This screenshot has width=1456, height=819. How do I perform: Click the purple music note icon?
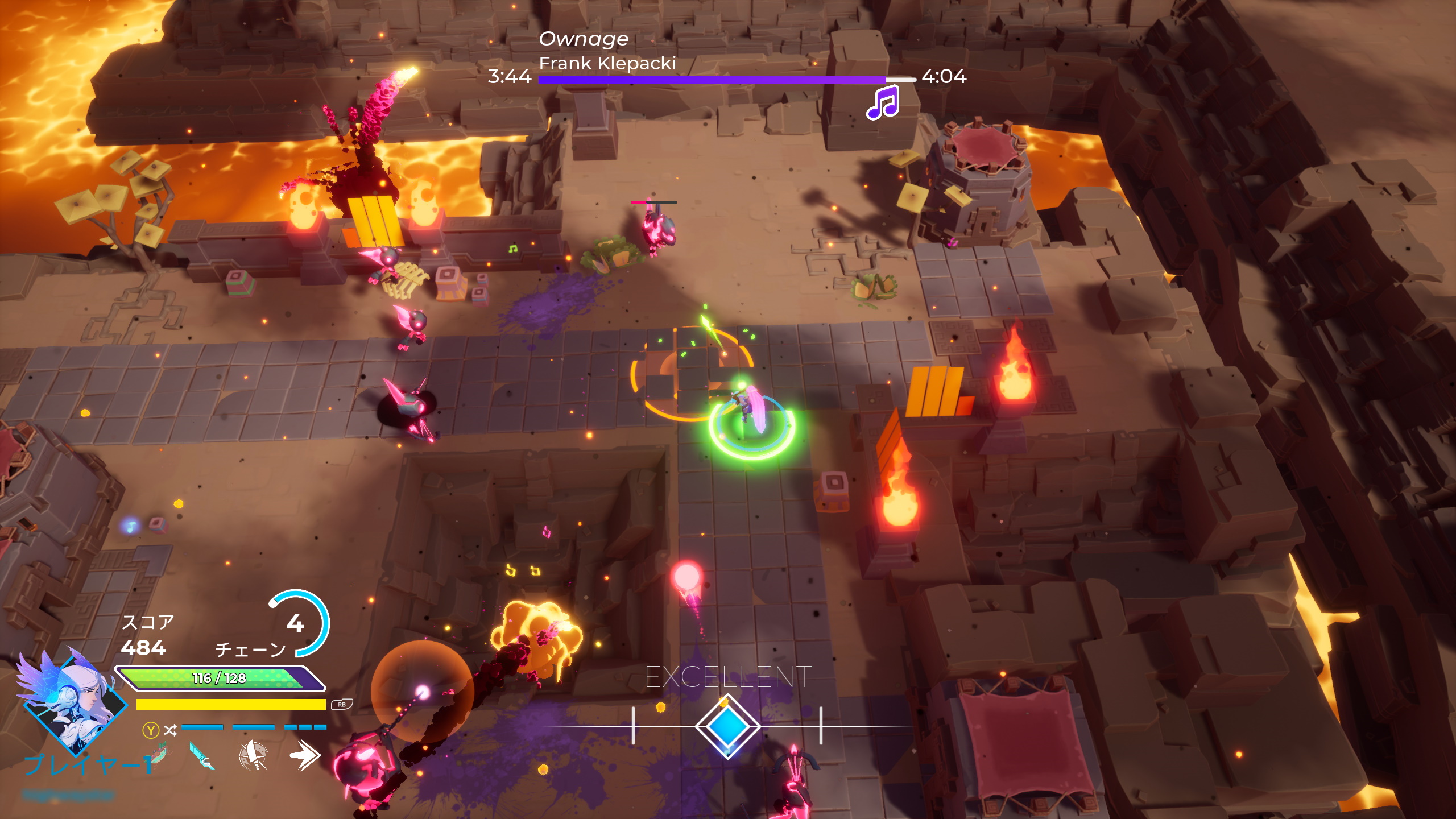click(x=883, y=103)
